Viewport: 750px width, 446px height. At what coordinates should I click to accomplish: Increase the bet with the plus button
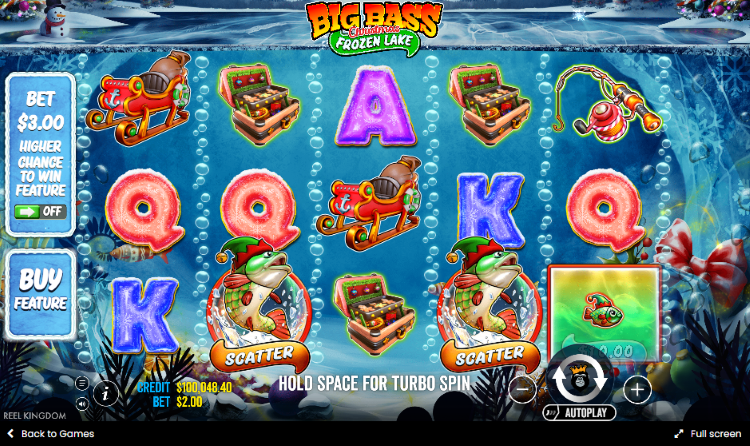point(637,389)
